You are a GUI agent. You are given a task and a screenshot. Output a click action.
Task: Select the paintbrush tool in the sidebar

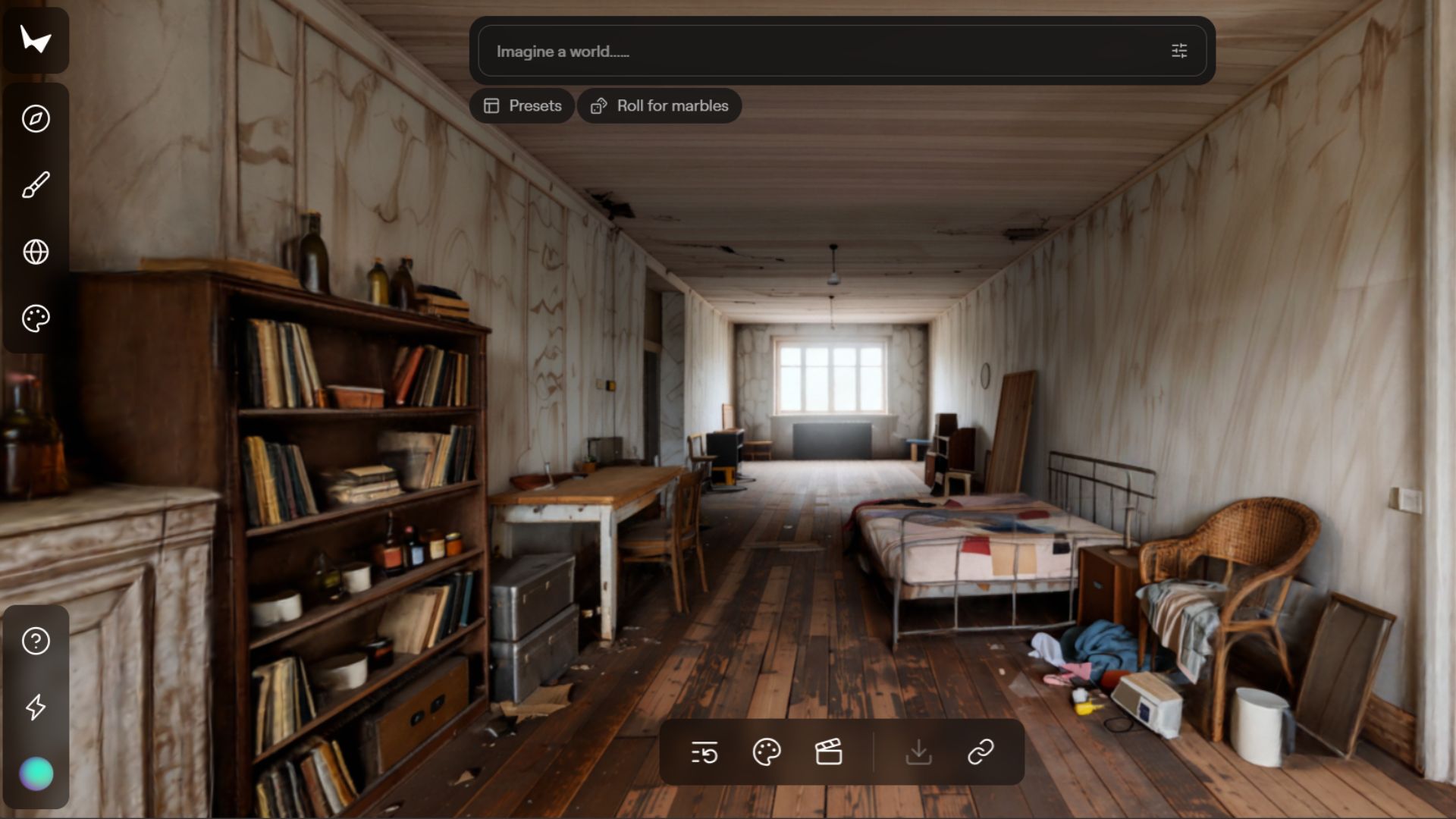[36, 185]
